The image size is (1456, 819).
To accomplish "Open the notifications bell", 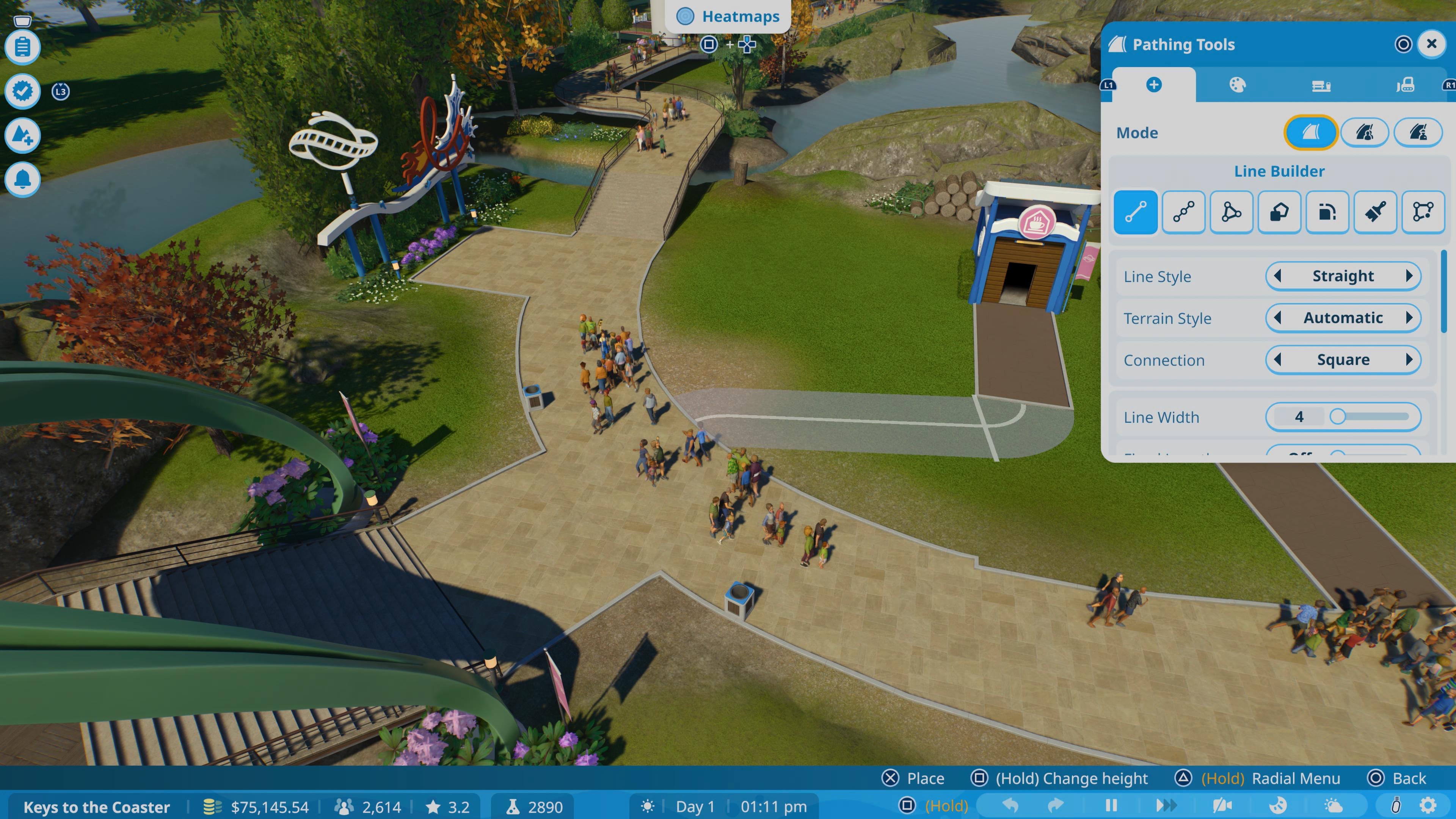I will pyautogui.click(x=23, y=179).
